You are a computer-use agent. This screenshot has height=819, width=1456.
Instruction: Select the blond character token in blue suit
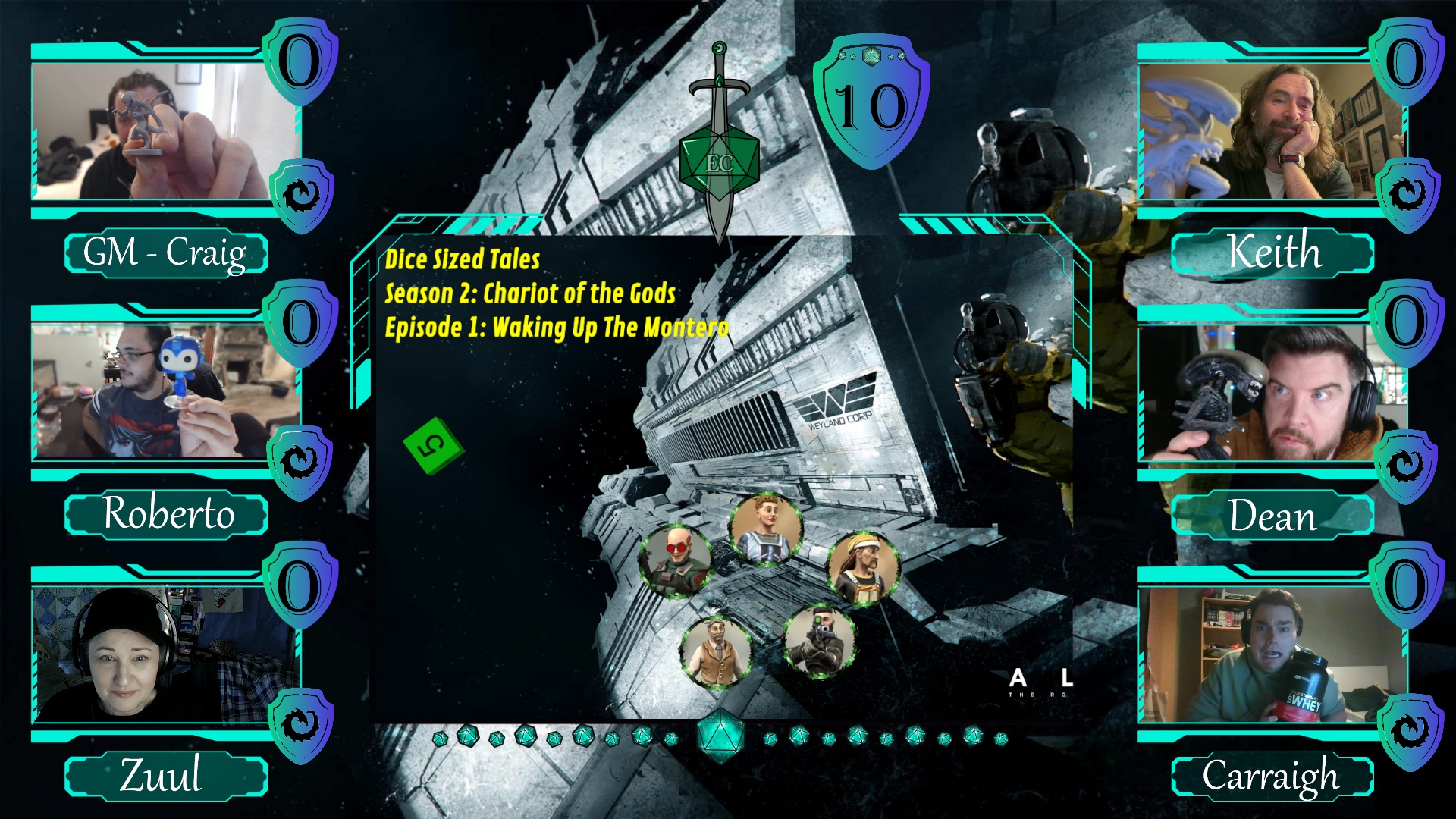(766, 529)
